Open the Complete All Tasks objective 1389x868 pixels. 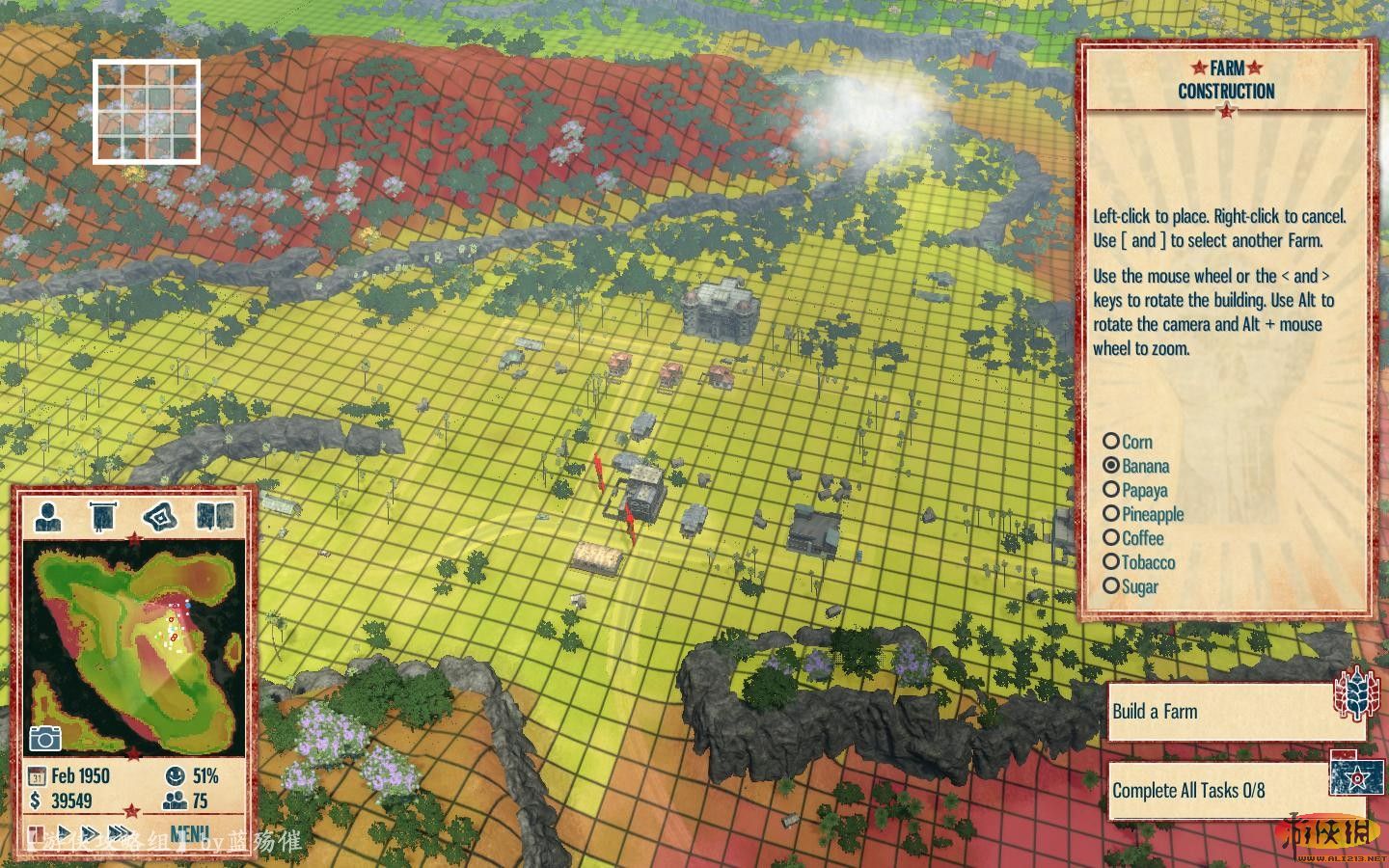coord(1217,791)
